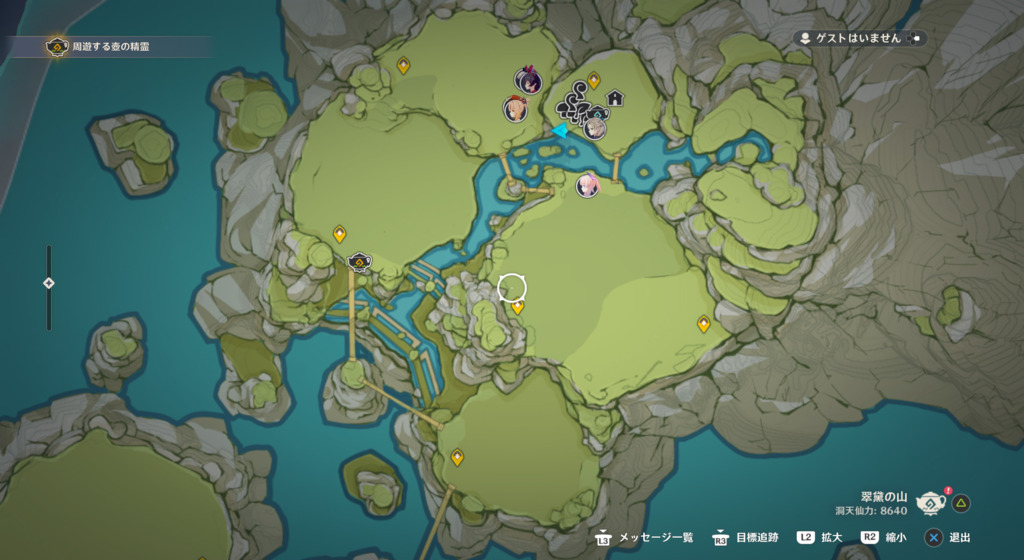The width and height of the screenshot is (1024, 560).
Task: Click the house marker on the map
Action: coord(615,98)
